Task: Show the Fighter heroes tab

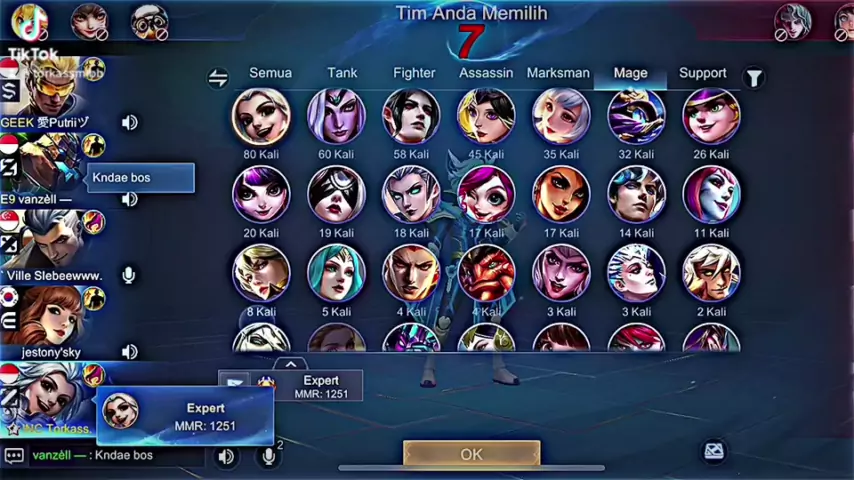Action: (414, 73)
